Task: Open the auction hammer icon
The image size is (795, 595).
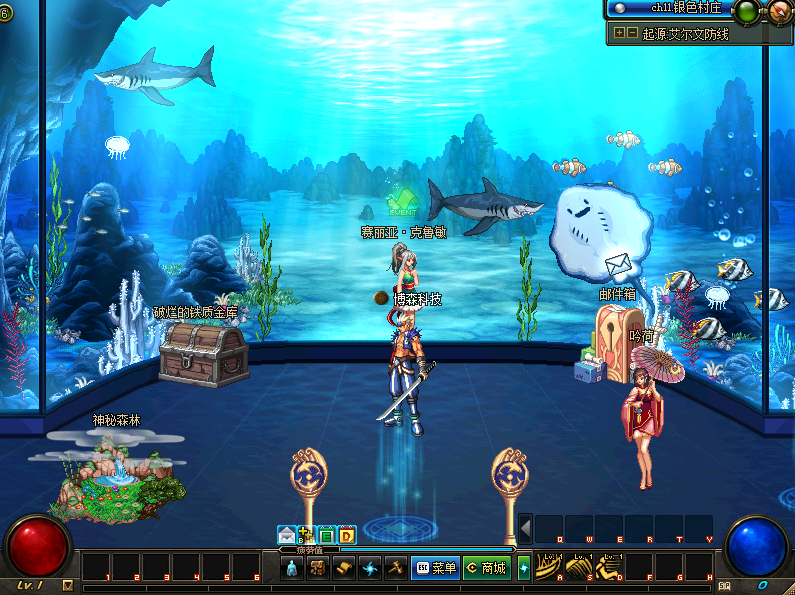Action: (x=396, y=569)
